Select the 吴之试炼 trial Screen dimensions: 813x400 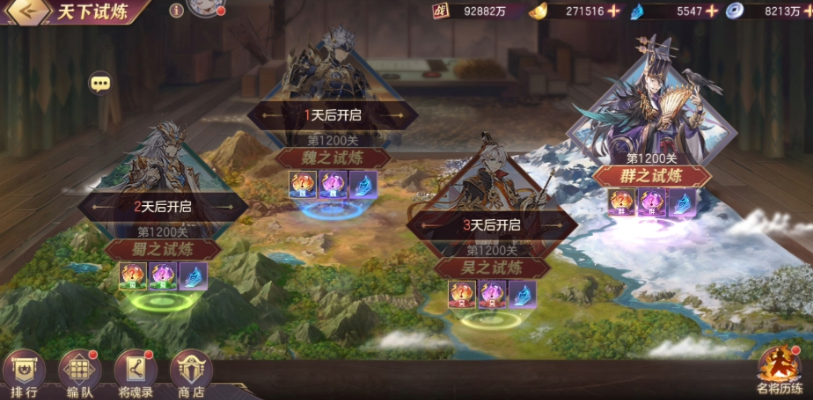490,267
